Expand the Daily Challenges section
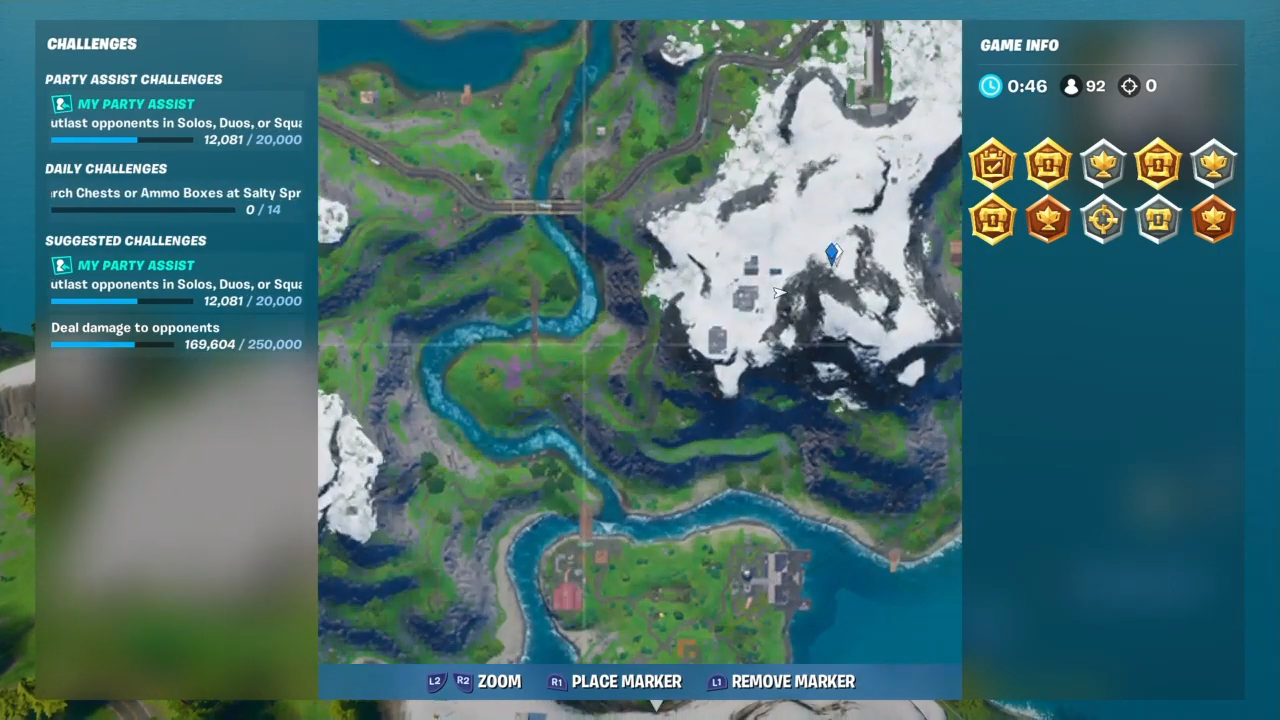 [106, 168]
